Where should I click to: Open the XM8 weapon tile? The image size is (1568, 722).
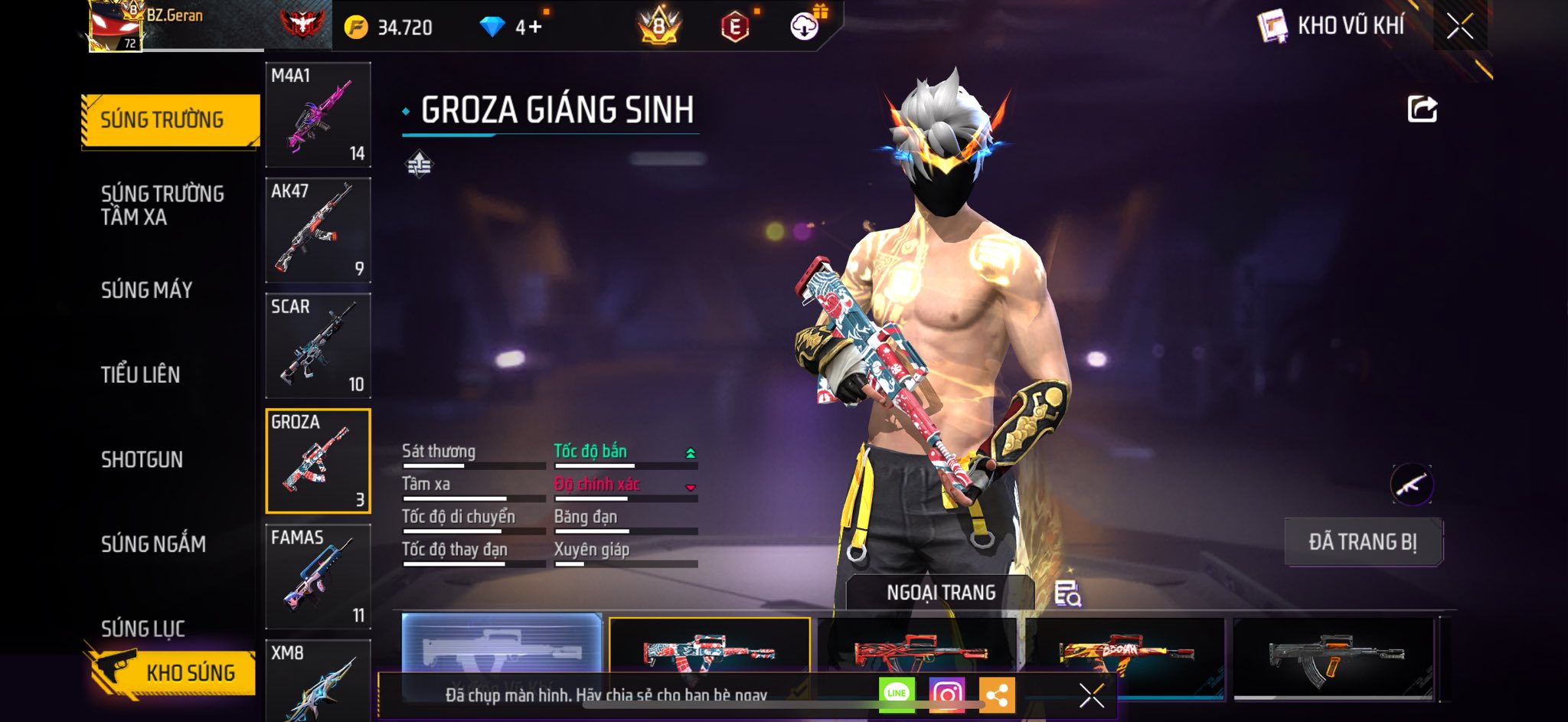pos(318,680)
